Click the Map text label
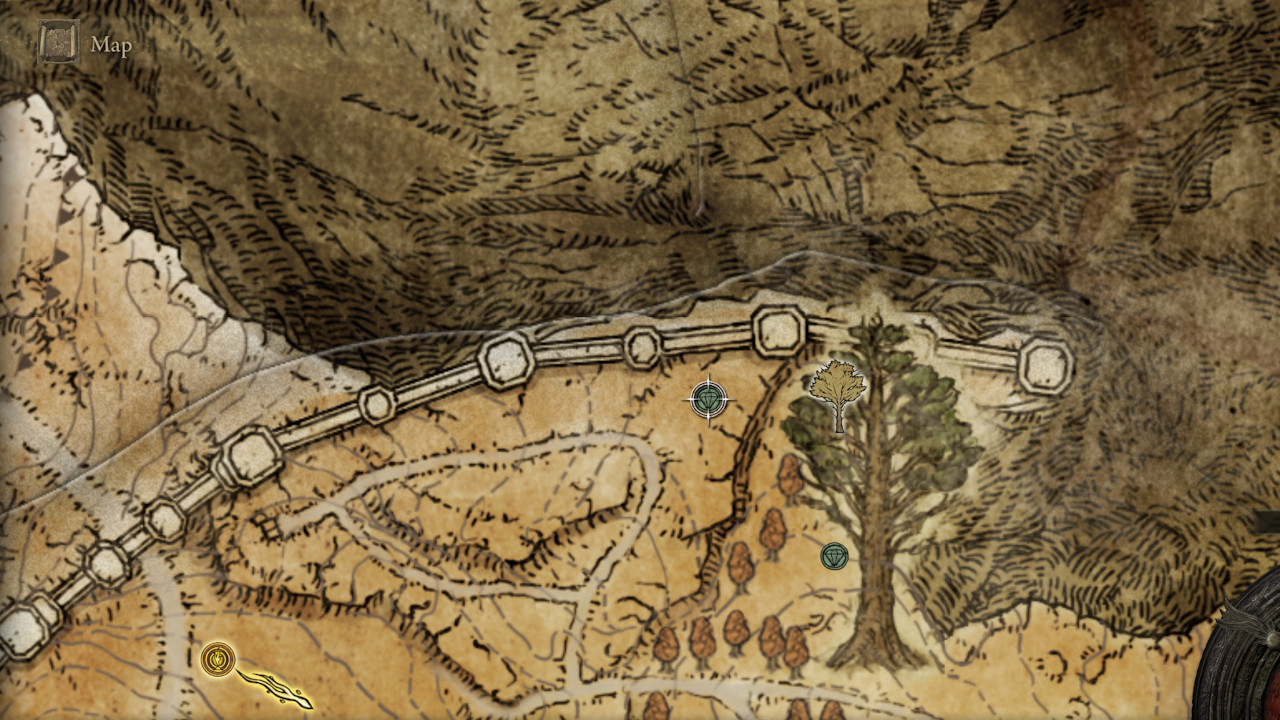 pos(112,44)
